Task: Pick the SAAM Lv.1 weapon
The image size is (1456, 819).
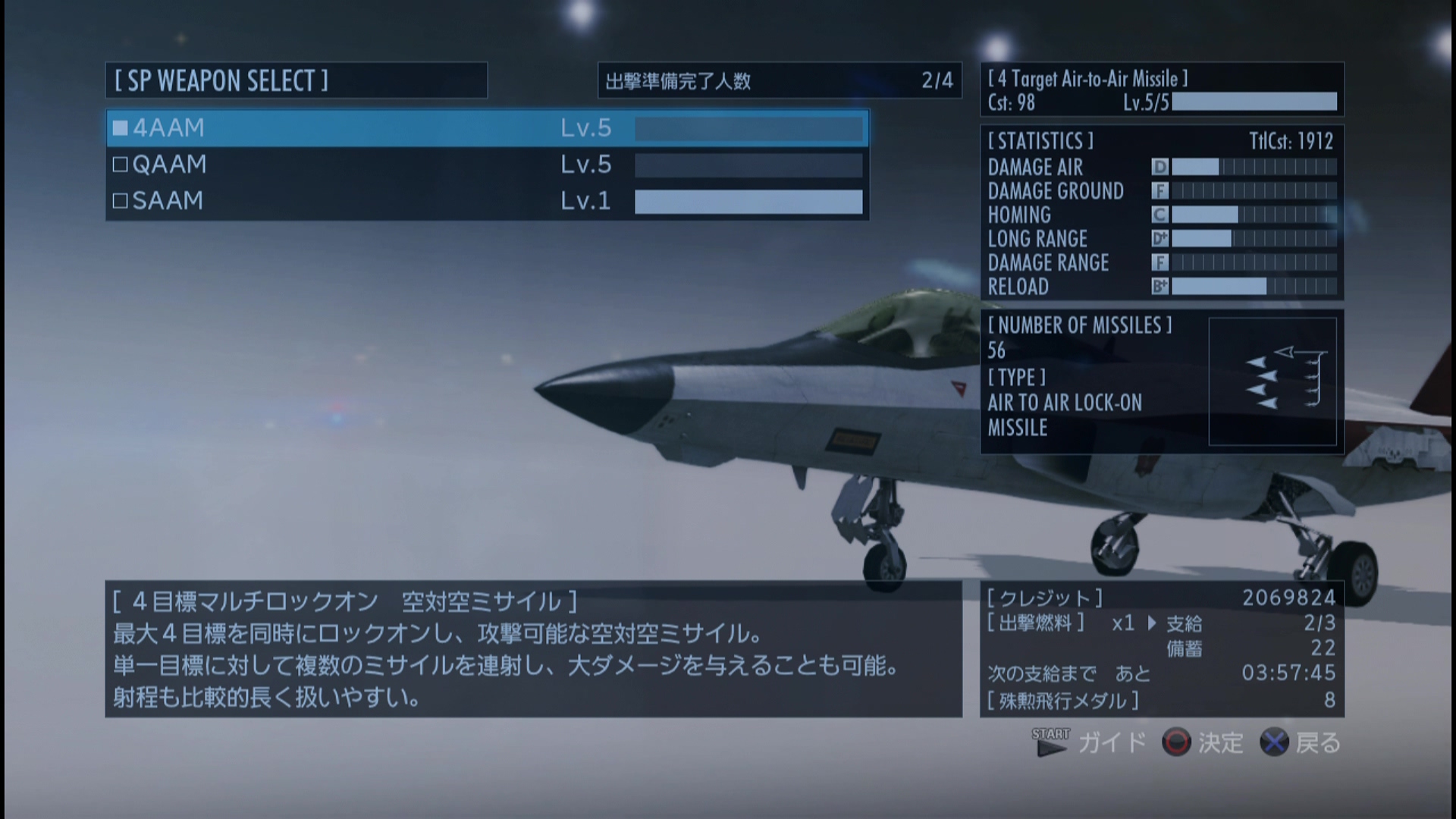Action: point(487,201)
